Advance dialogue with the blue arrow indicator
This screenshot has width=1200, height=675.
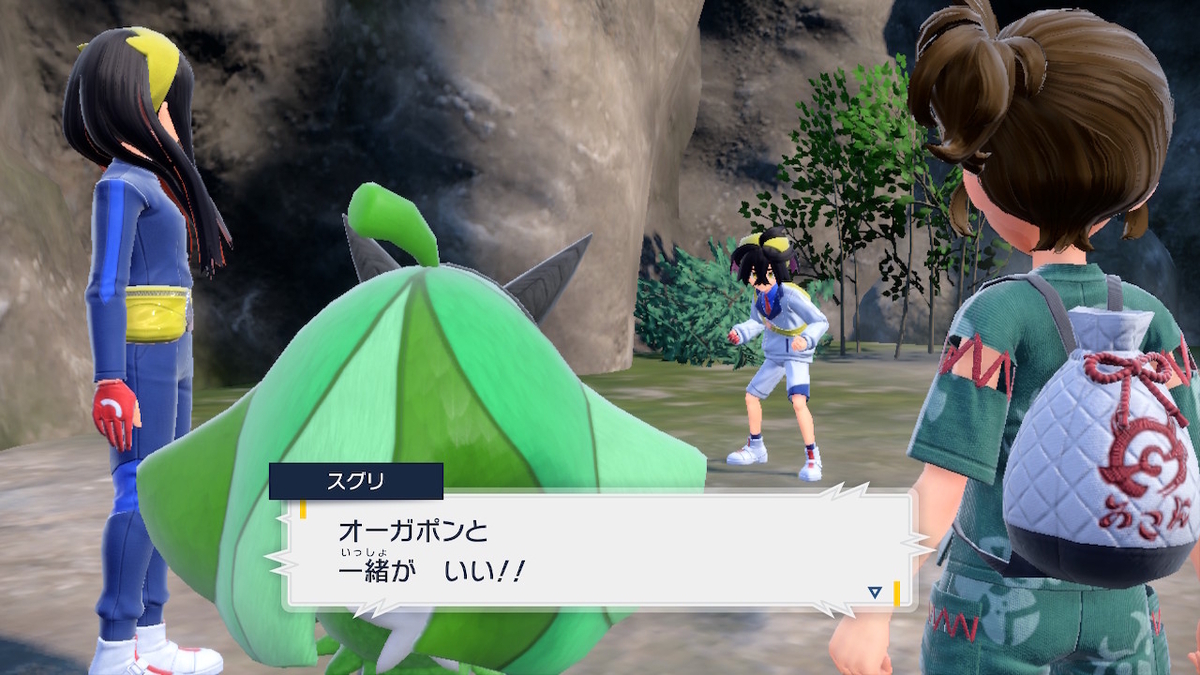(x=875, y=593)
